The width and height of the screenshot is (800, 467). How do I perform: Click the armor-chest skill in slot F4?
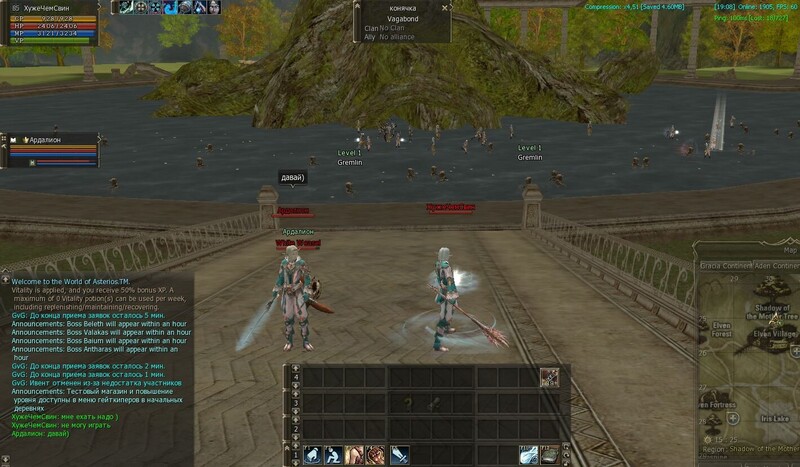pyautogui.click(x=375, y=455)
